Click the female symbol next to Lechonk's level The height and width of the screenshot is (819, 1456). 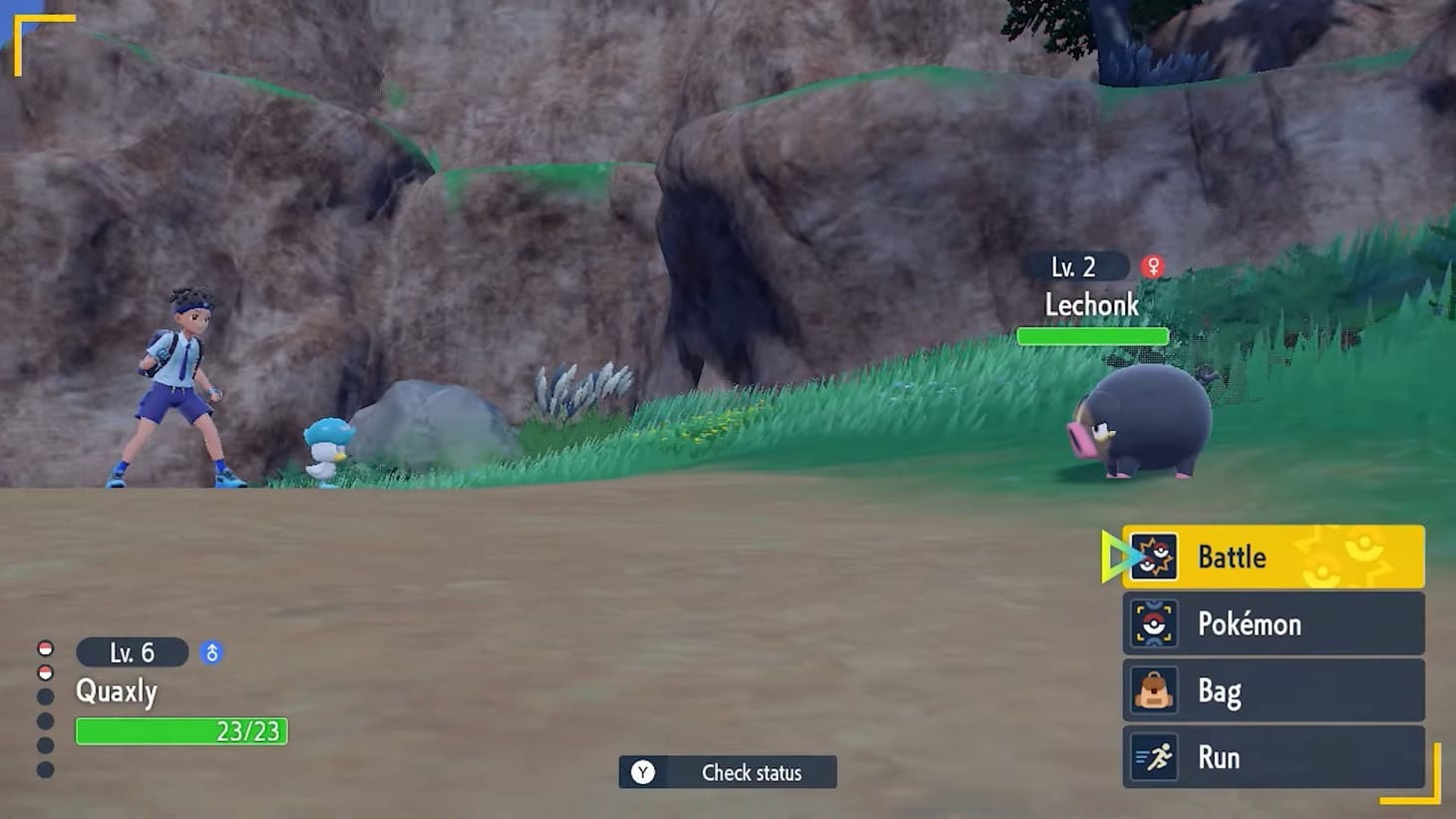(1152, 265)
